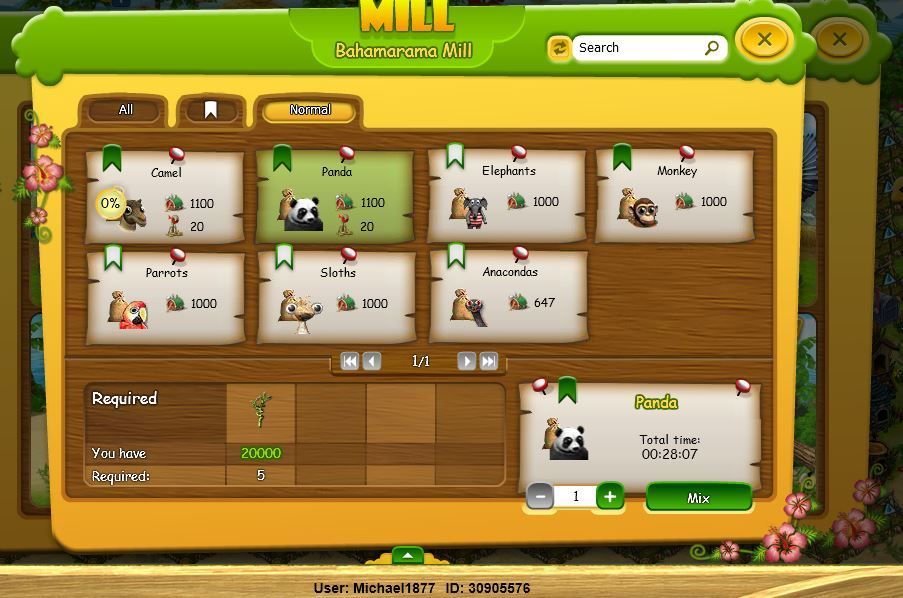Screen dimensions: 903x598
Task: Select the Elephants recipe card
Action: coord(507,196)
